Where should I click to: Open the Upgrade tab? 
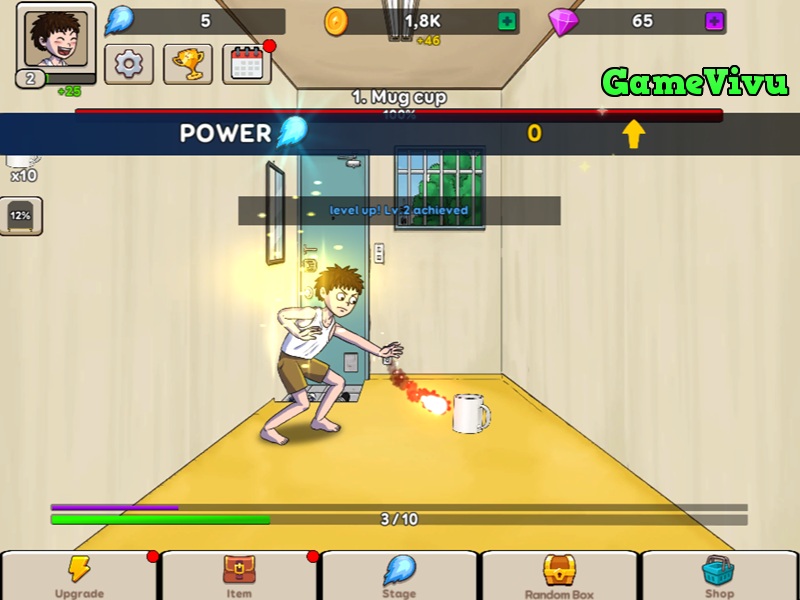[80, 576]
